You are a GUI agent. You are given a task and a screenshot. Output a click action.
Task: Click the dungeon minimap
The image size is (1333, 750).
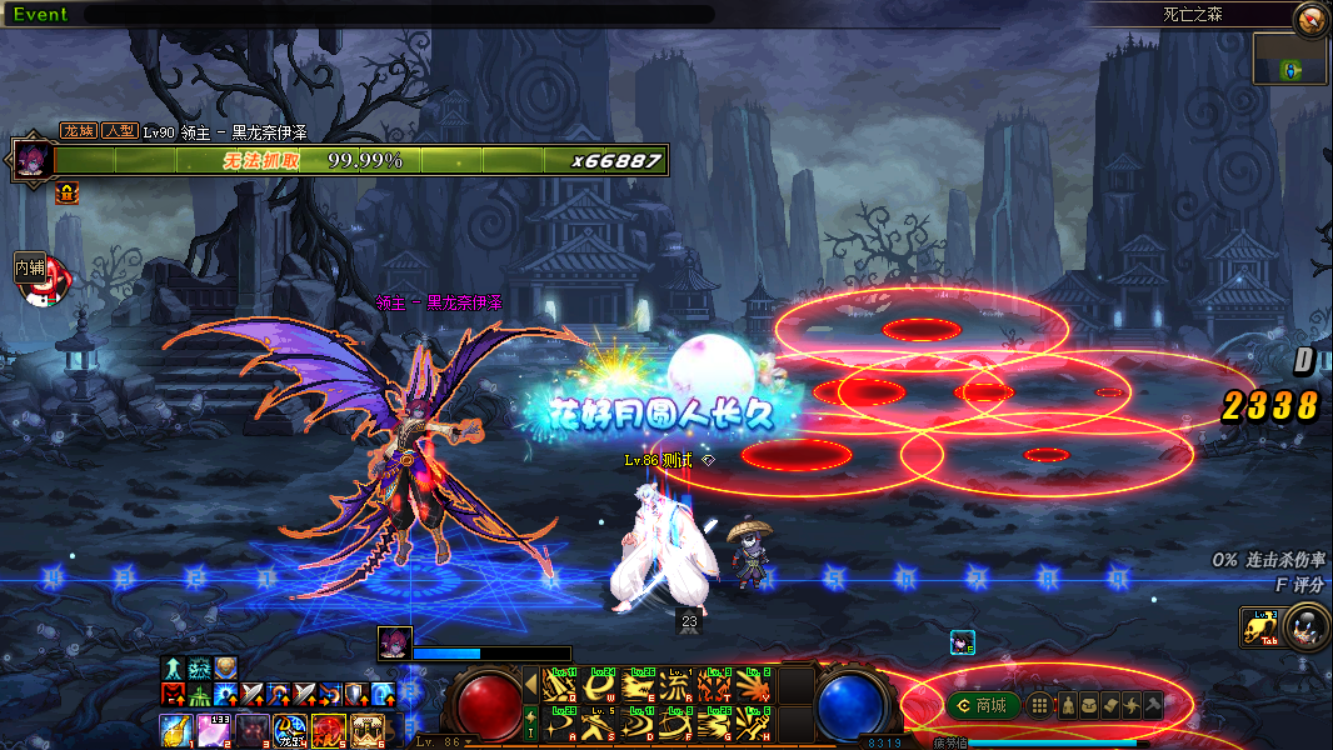click(x=1290, y=58)
